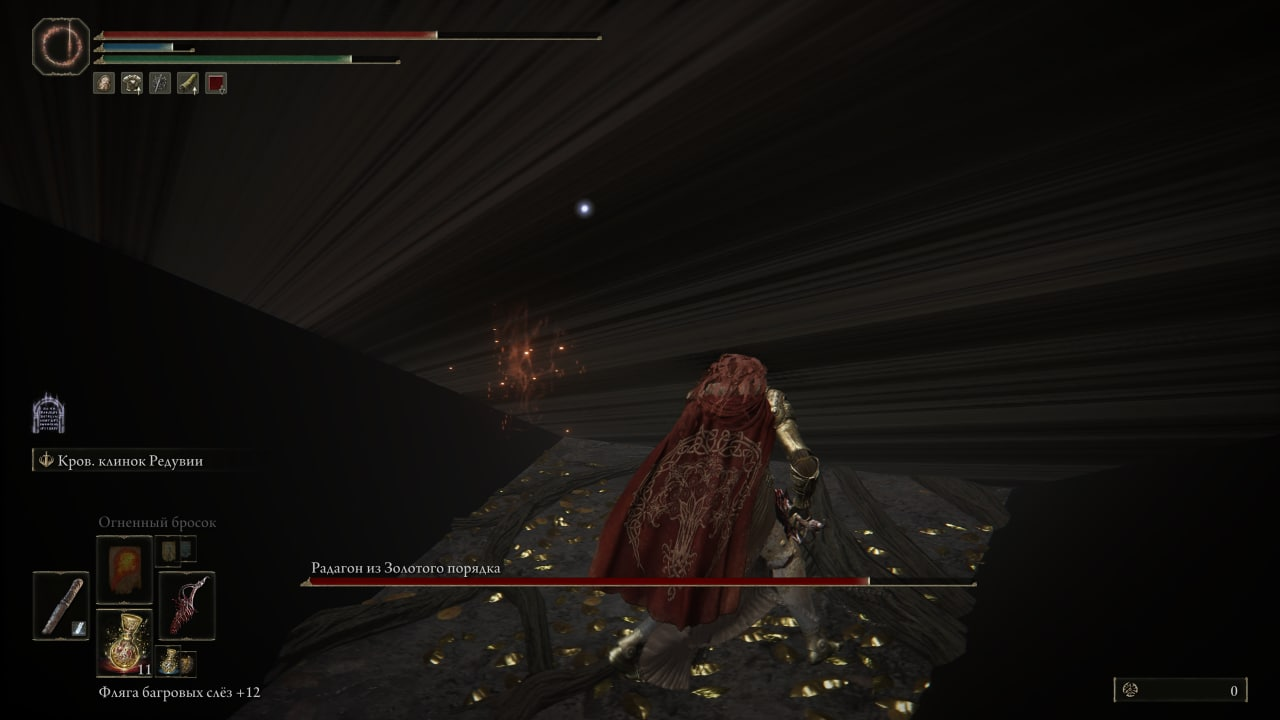
Task: Click the Fire Sling spell slot
Action: click(124, 569)
